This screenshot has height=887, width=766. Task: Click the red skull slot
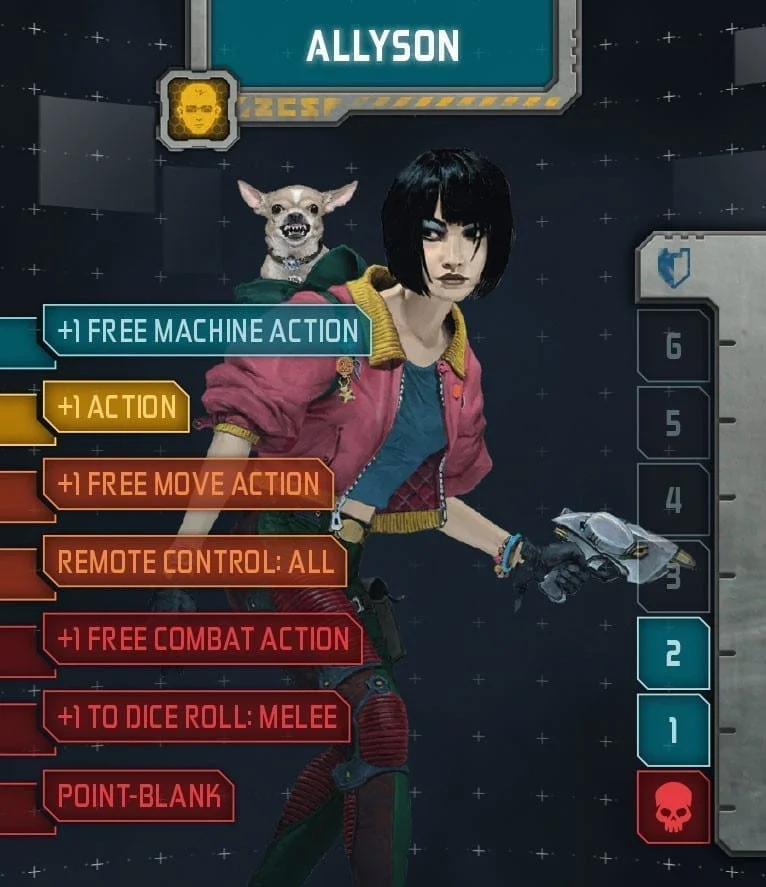[x=673, y=807]
